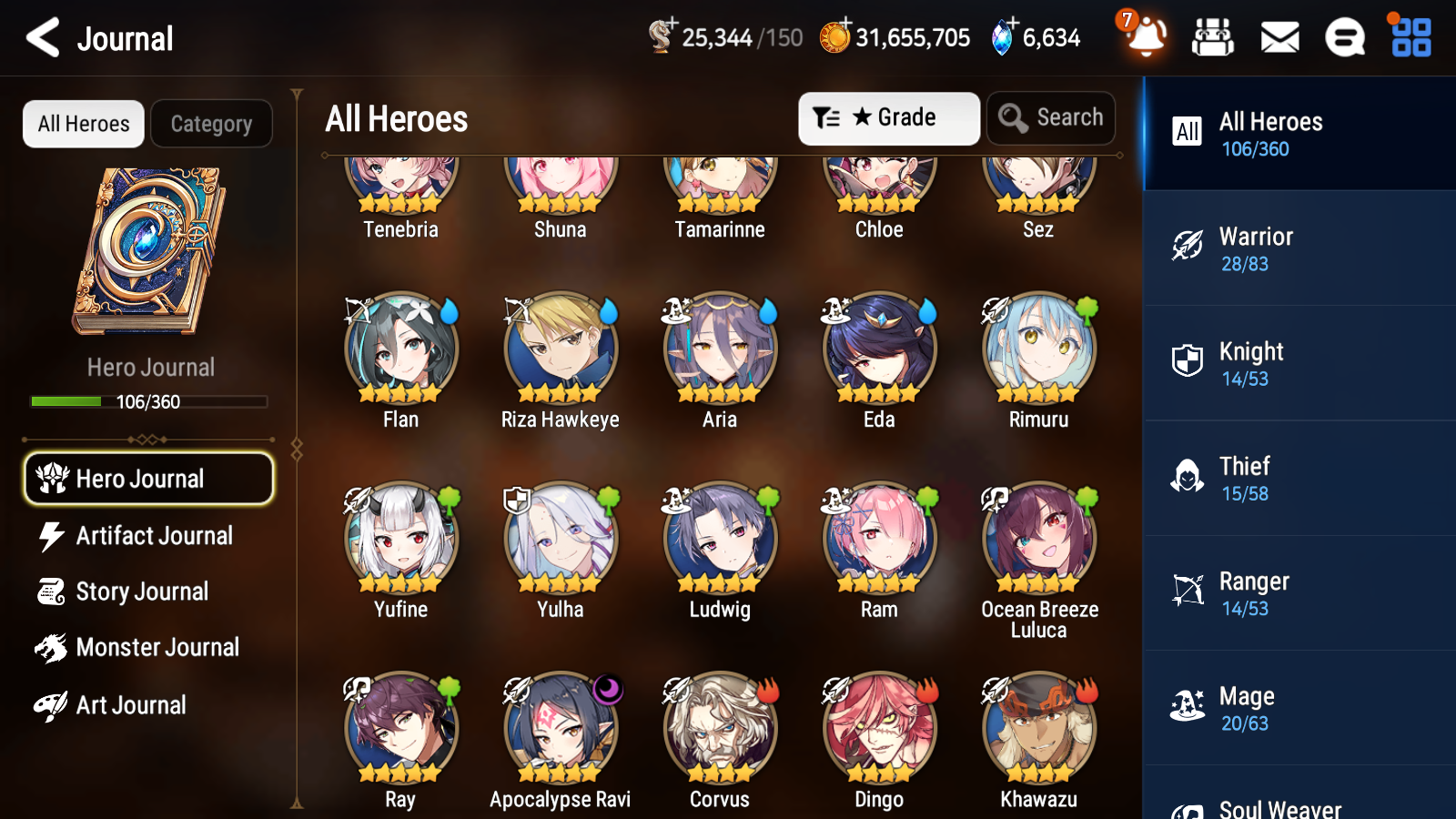This screenshot has width=1456, height=819.
Task: Switch to the Category tab
Action: (211, 124)
